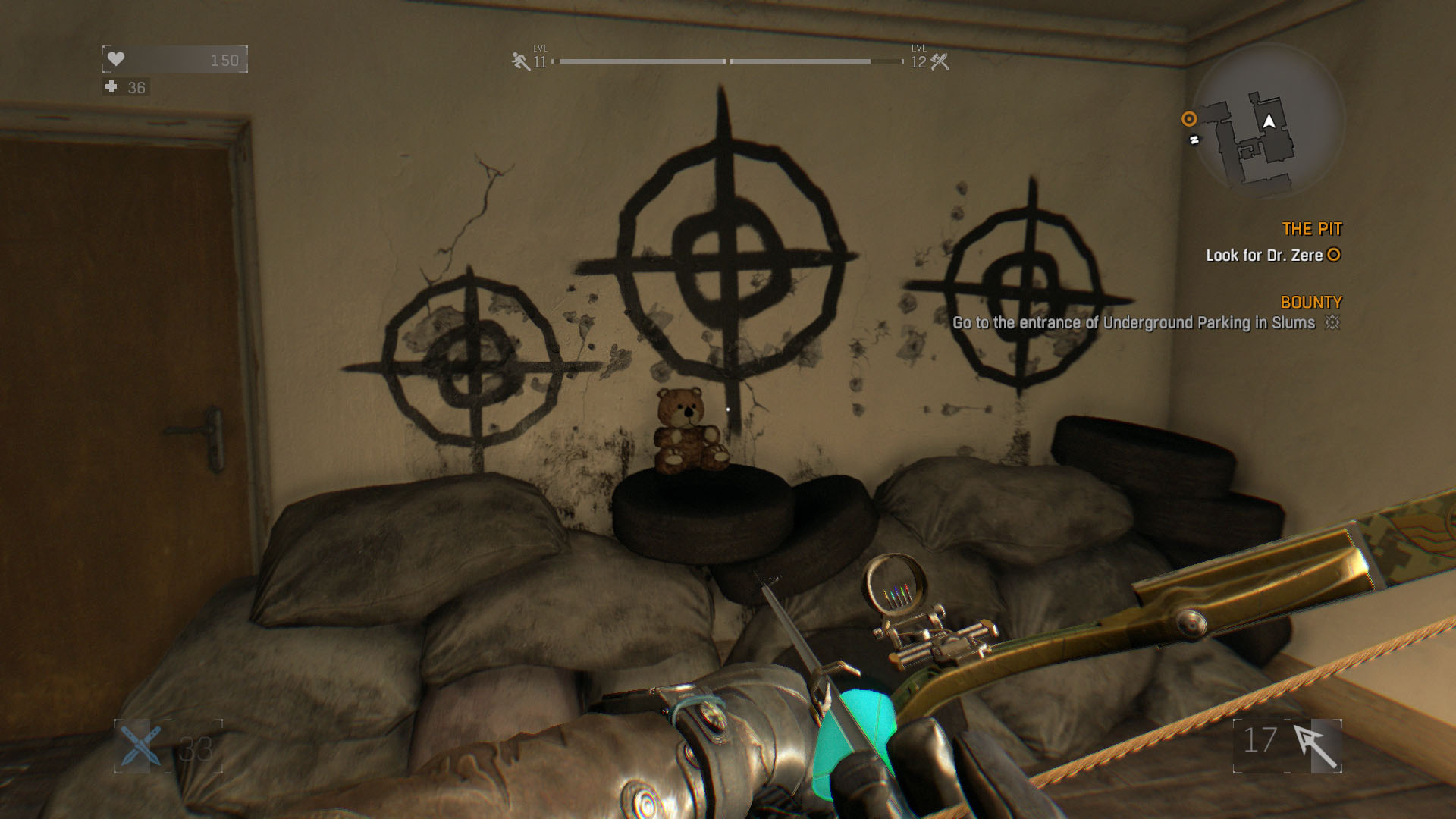Click the power level crossed-tools icon
Screen dimensions: 1456x819
[x=940, y=61]
